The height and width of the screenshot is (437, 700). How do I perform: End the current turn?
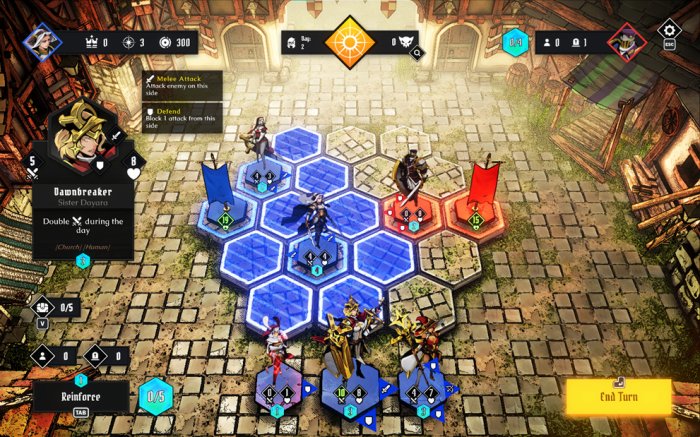pos(618,397)
